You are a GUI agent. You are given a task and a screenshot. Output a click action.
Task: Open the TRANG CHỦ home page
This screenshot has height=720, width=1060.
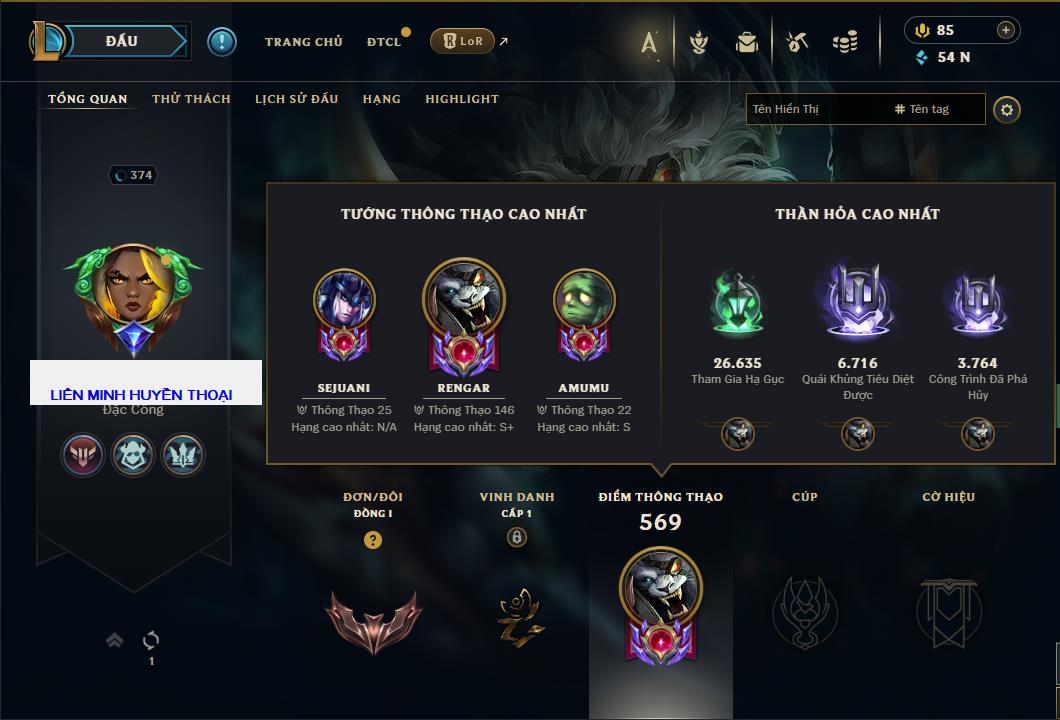pos(303,42)
